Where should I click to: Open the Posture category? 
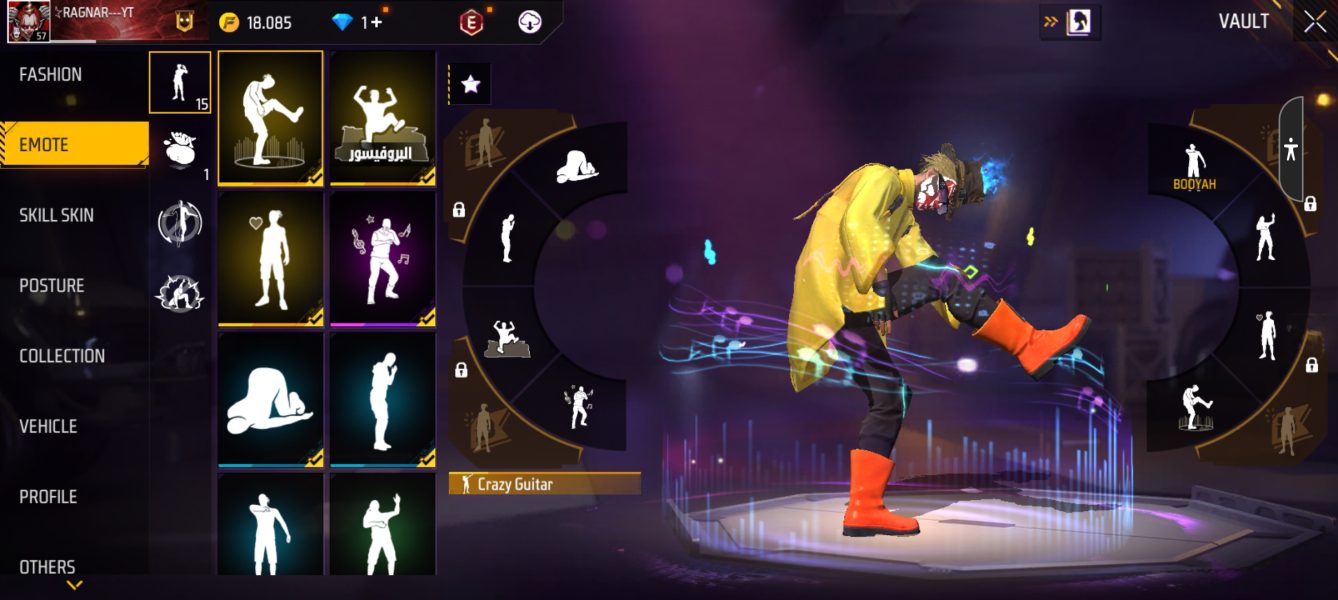pyautogui.click(x=52, y=286)
